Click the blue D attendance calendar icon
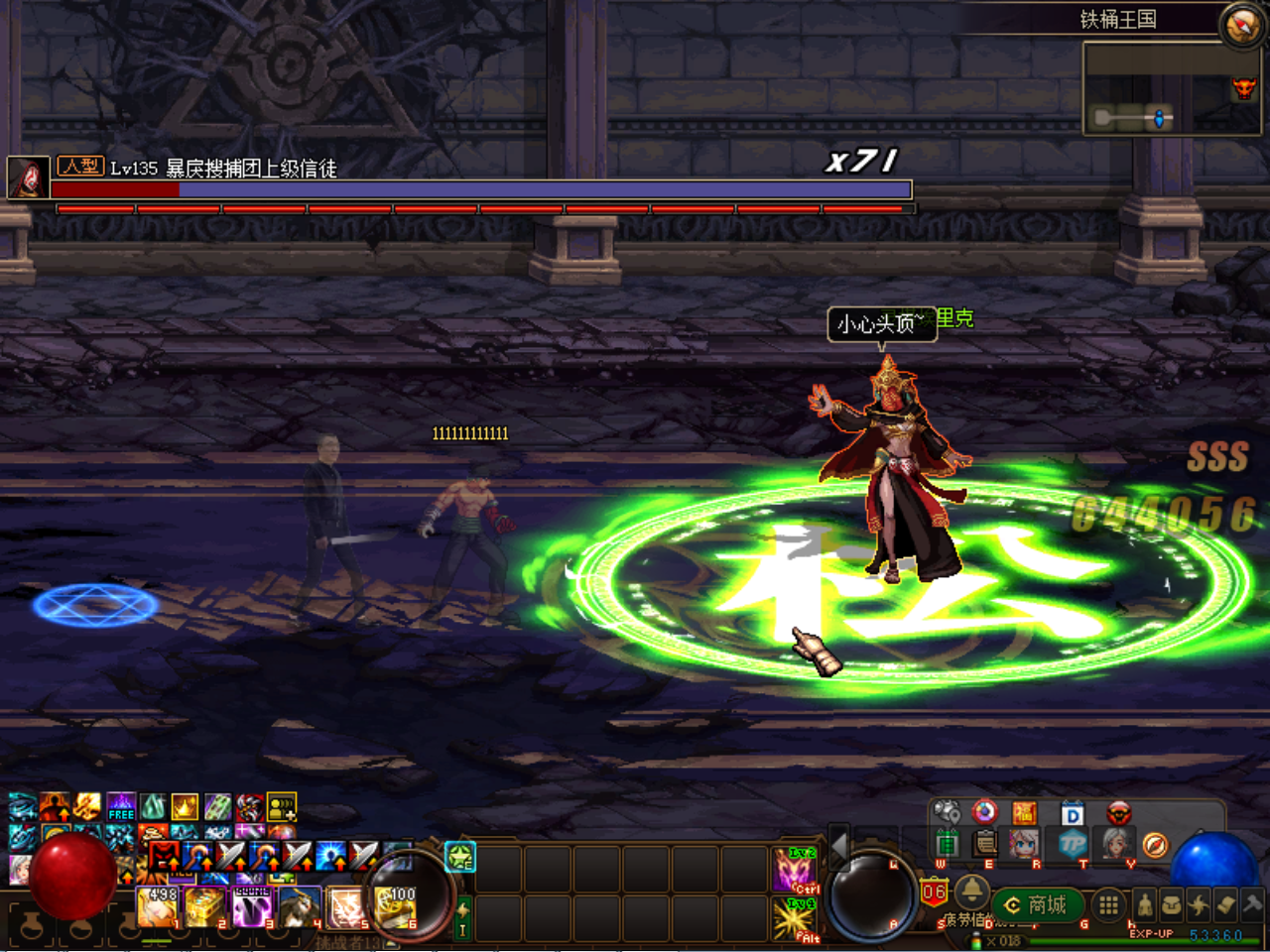The image size is (1270, 952). 1073,812
